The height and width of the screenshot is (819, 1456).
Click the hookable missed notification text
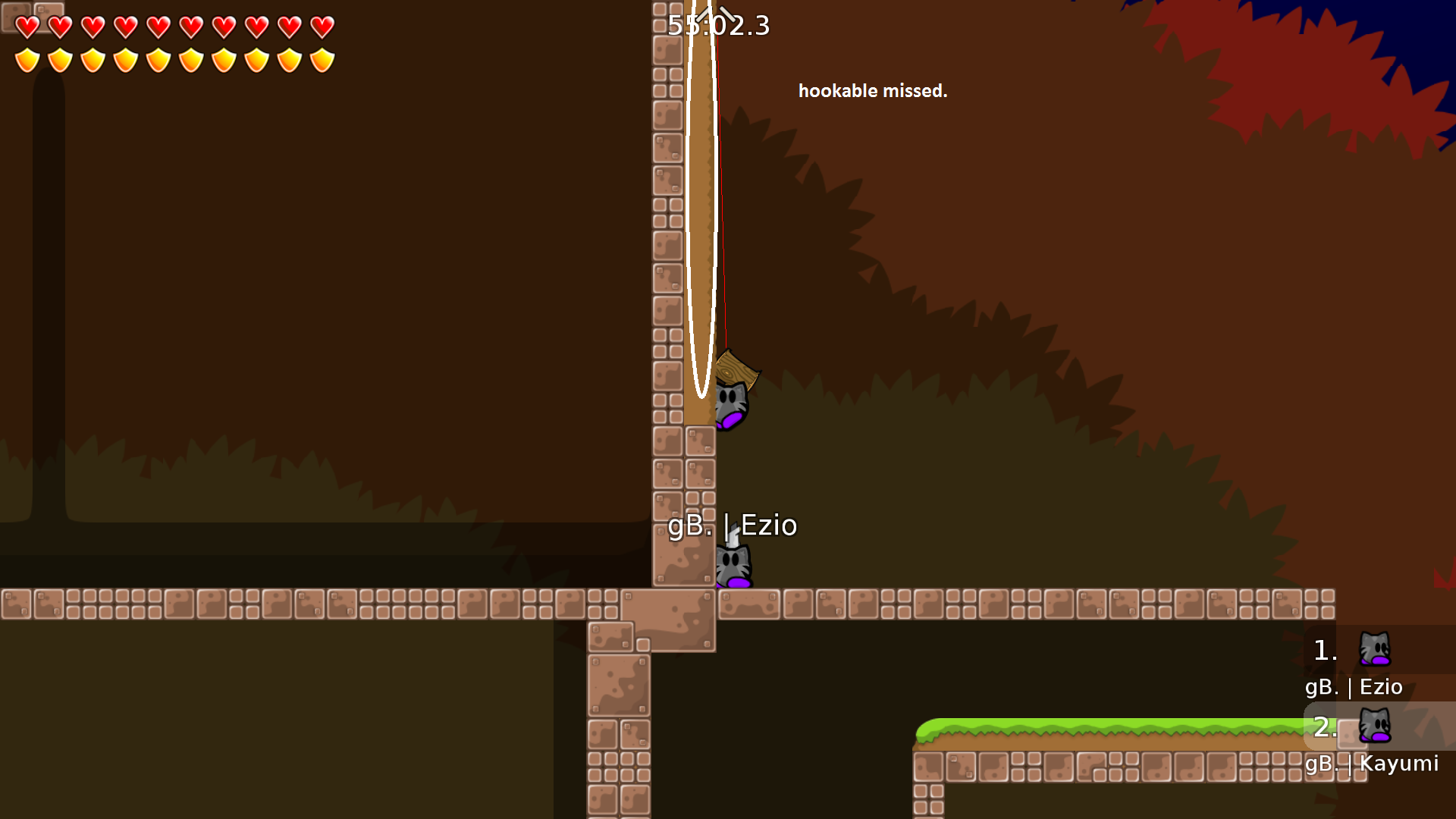[872, 90]
